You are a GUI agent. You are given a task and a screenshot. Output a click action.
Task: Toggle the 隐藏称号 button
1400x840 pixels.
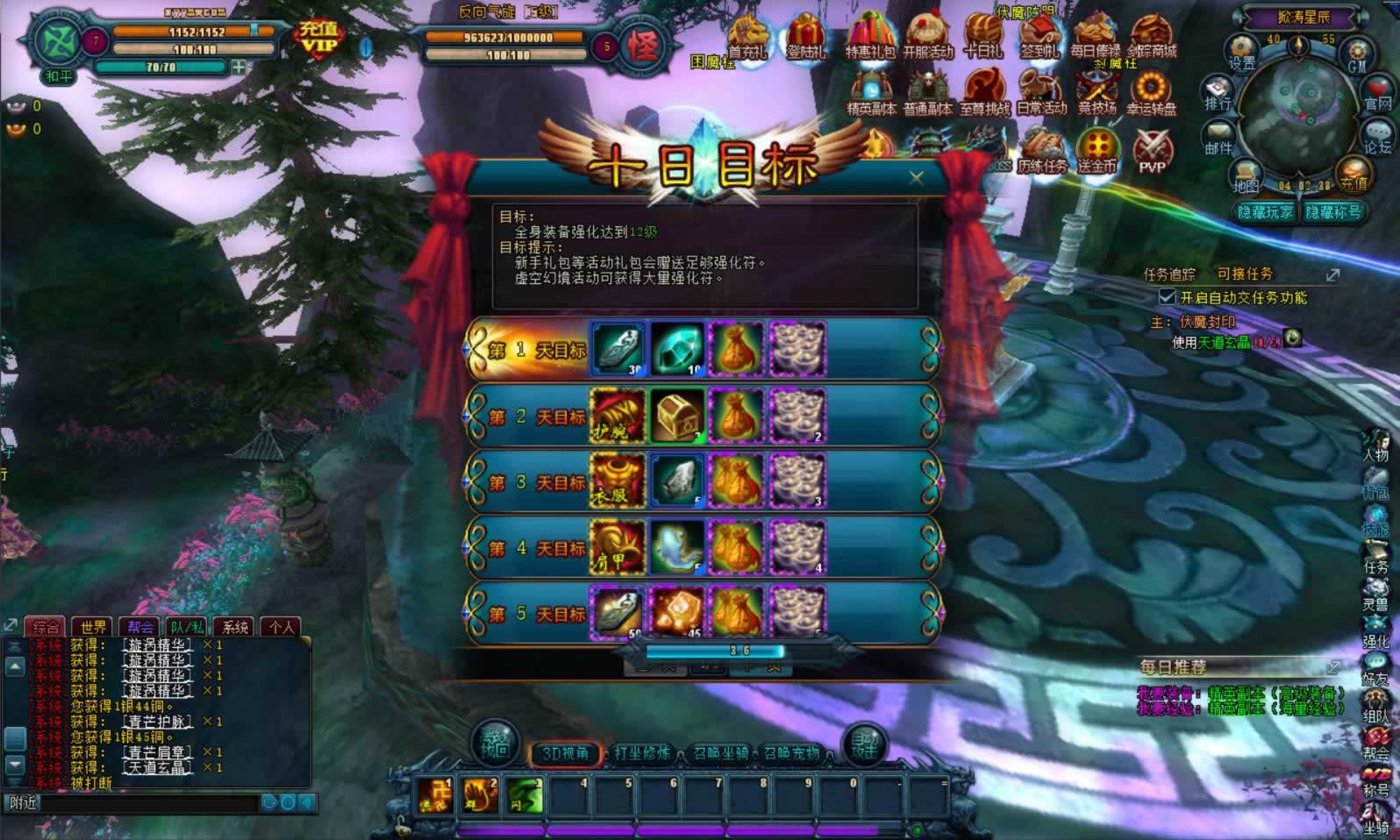pyautogui.click(x=1333, y=212)
